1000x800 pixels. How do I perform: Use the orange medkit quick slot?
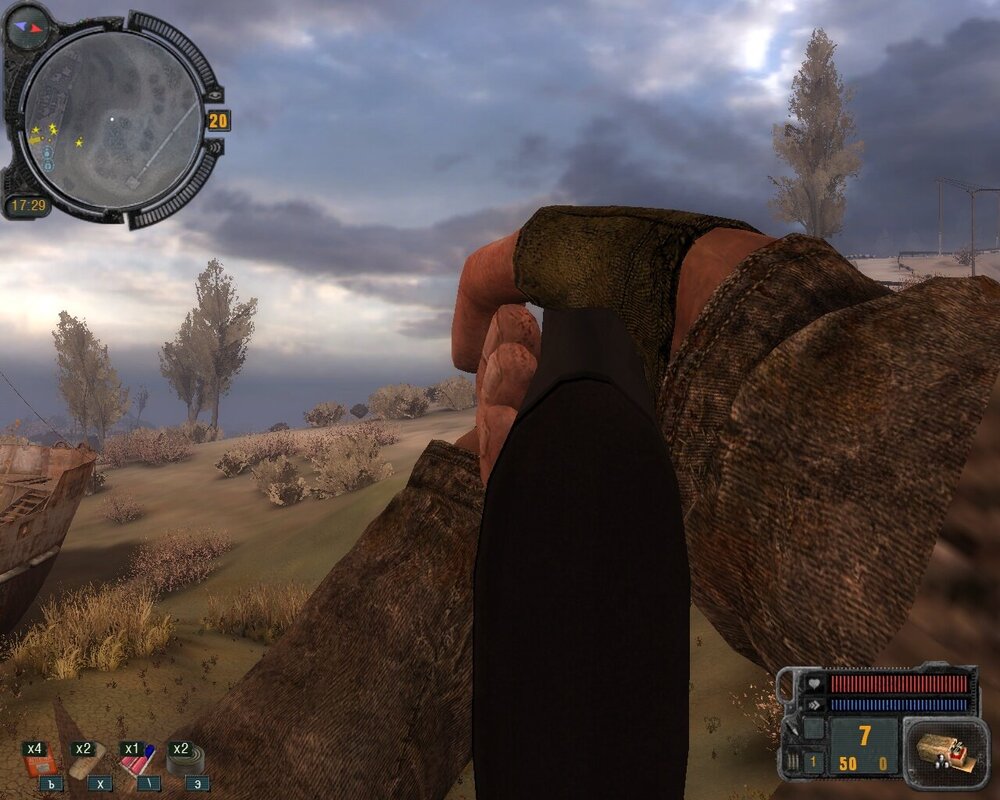(41, 763)
